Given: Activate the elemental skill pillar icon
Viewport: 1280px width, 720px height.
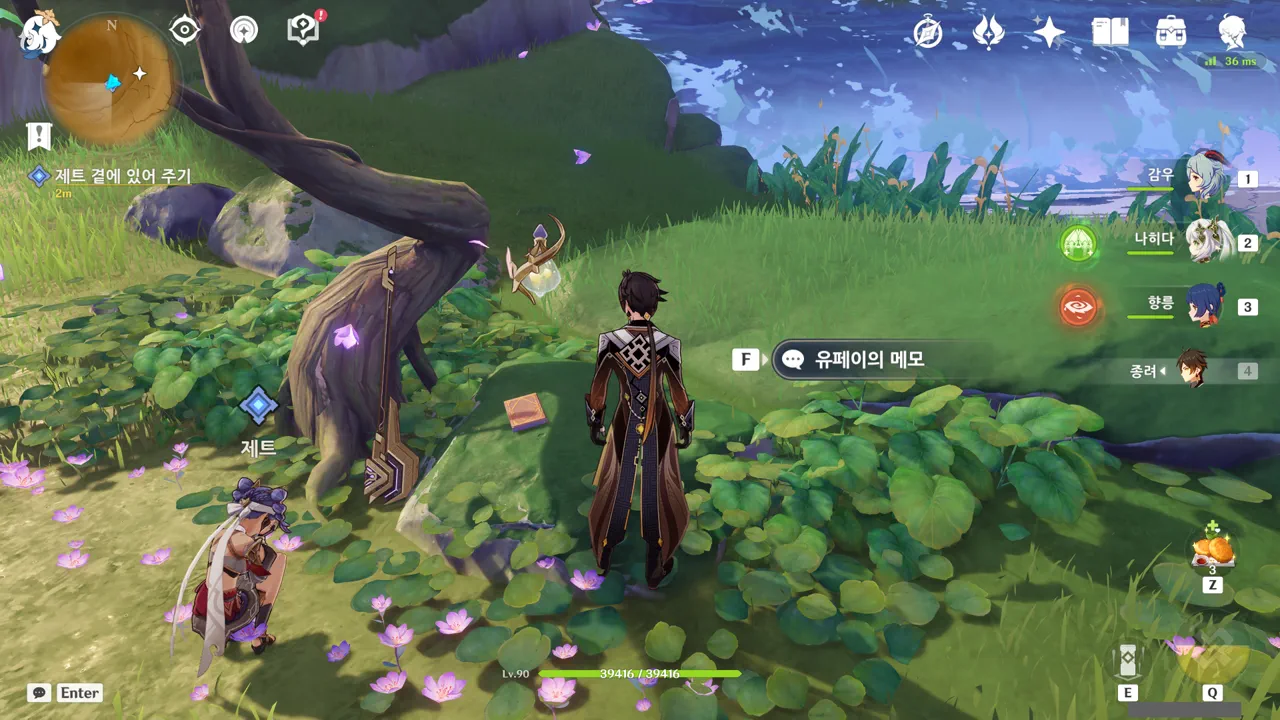Looking at the screenshot, I should click(1128, 659).
